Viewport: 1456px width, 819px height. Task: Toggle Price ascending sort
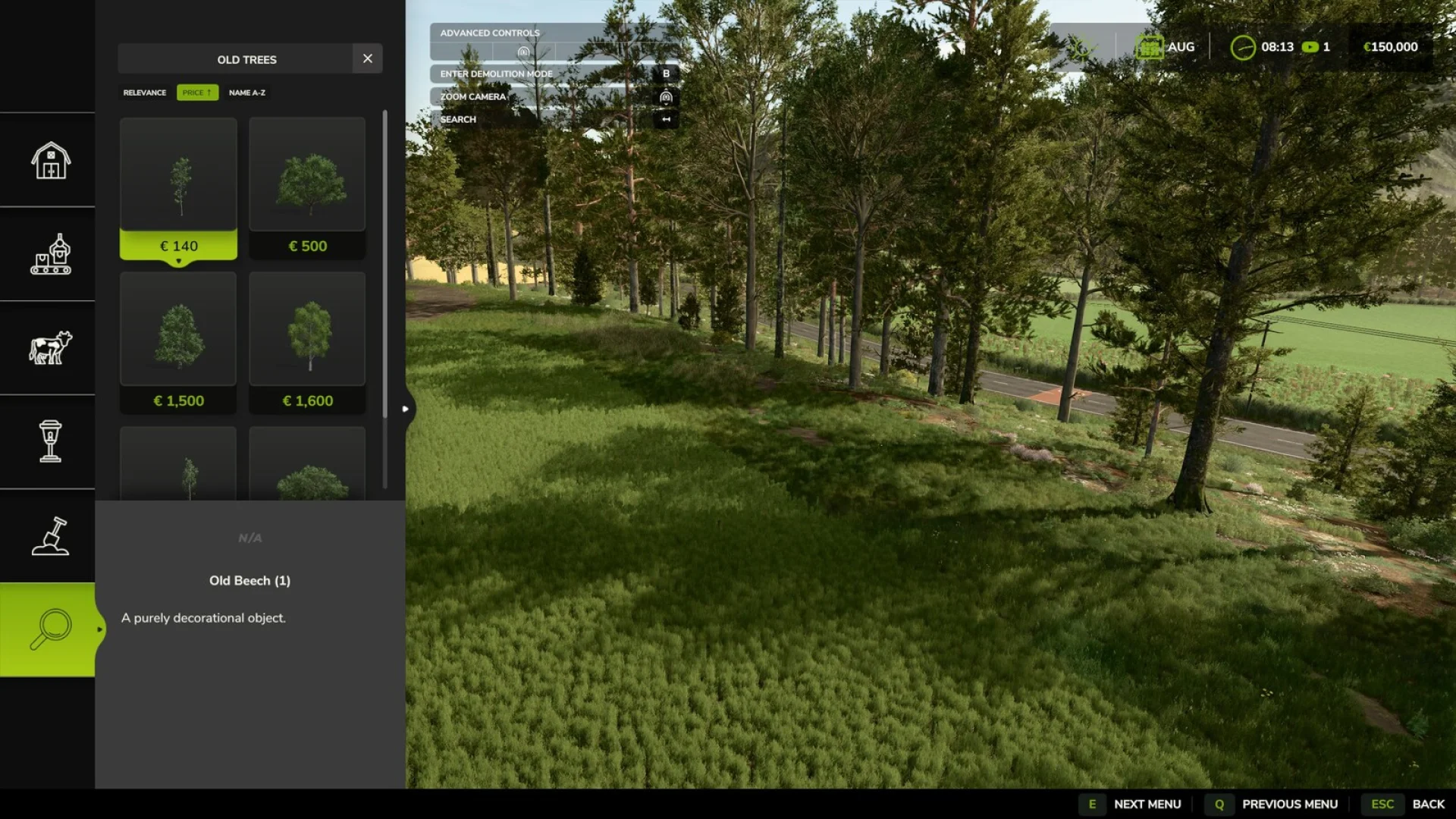(x=196, y=92)
